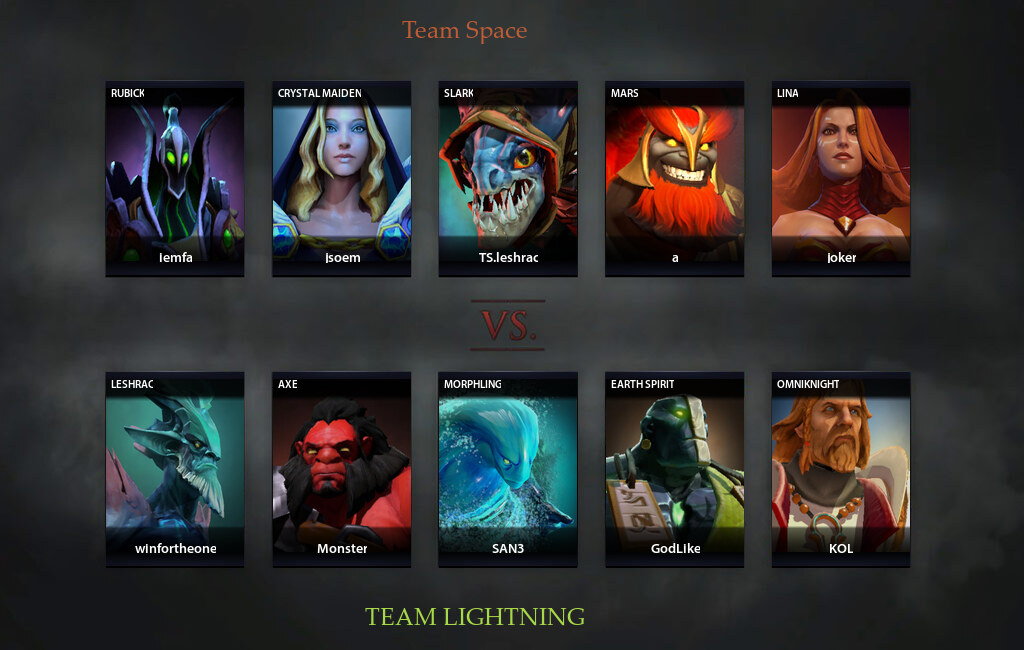The height and width of the screenshot is (650, 1024).
Task: Click the Slark hero portrait
Action: tap(508, 177)
